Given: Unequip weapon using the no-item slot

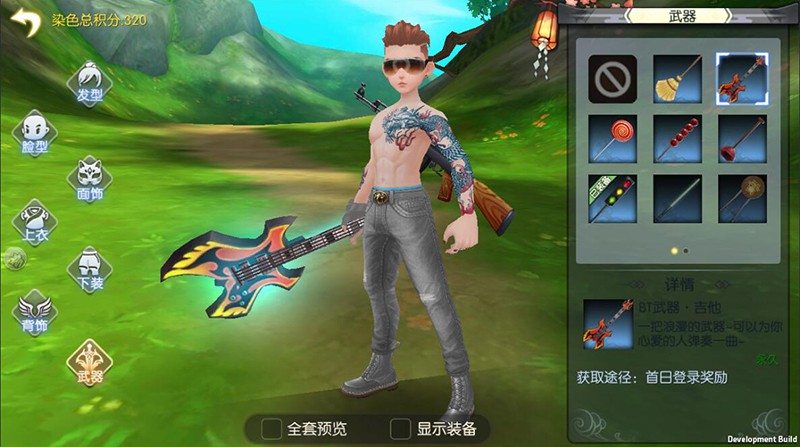Looking at the screenshot, I should (x=613, y=77).
